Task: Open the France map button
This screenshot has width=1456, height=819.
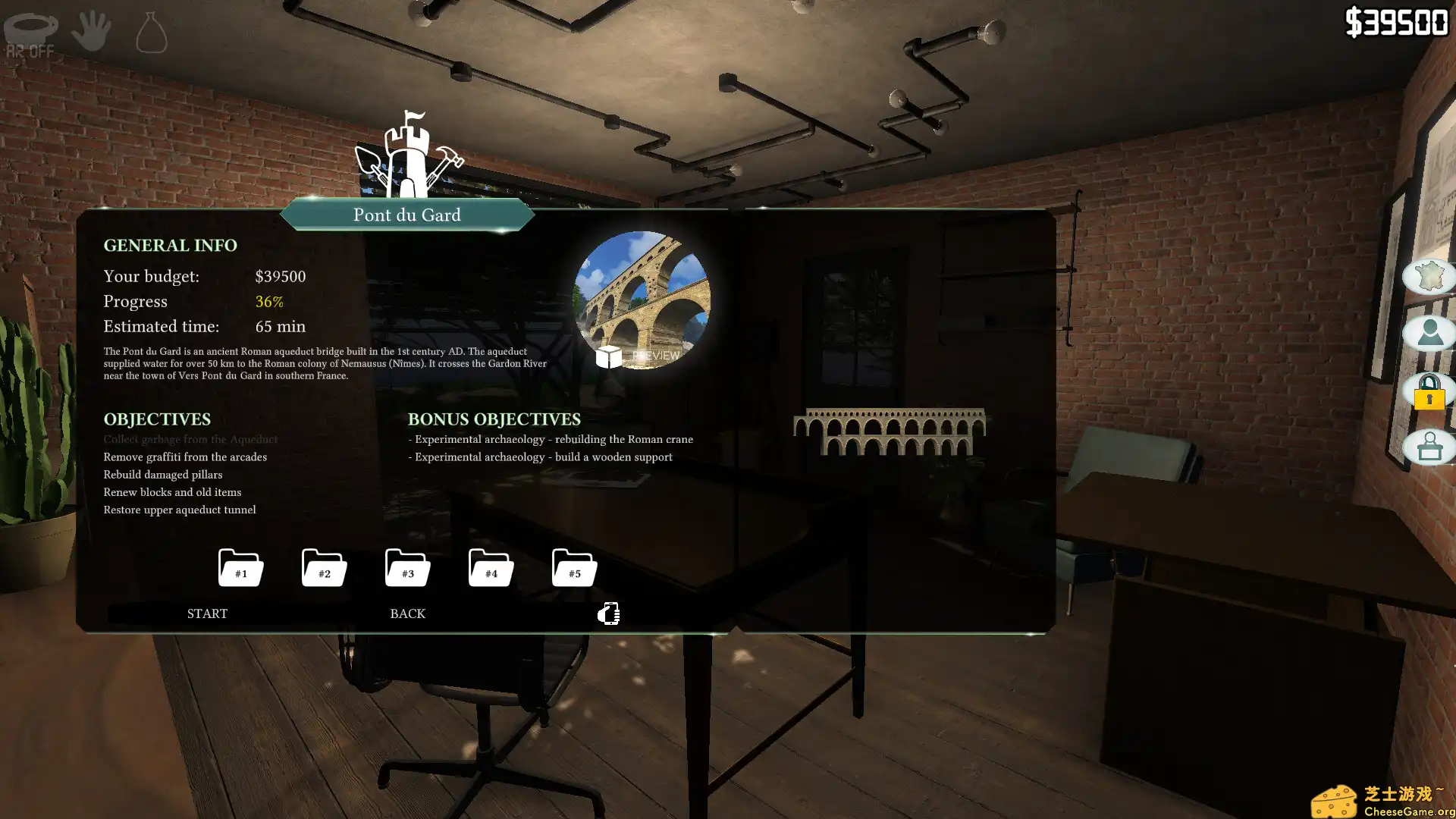Action: pyautogui.click(x=1429, y=276)
